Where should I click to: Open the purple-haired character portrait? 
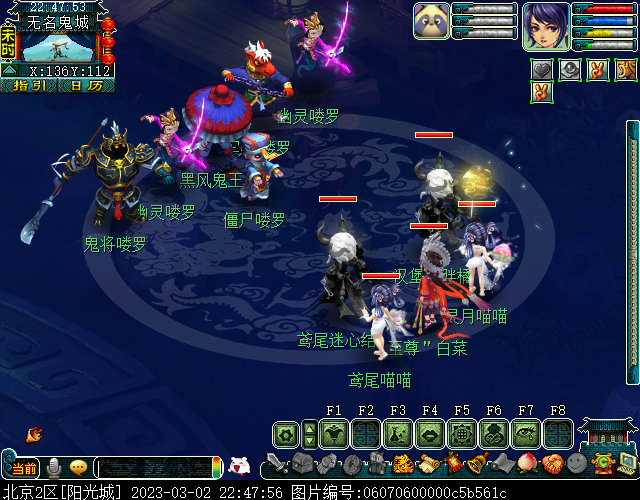pyautogui.click(x=545, y=25)
